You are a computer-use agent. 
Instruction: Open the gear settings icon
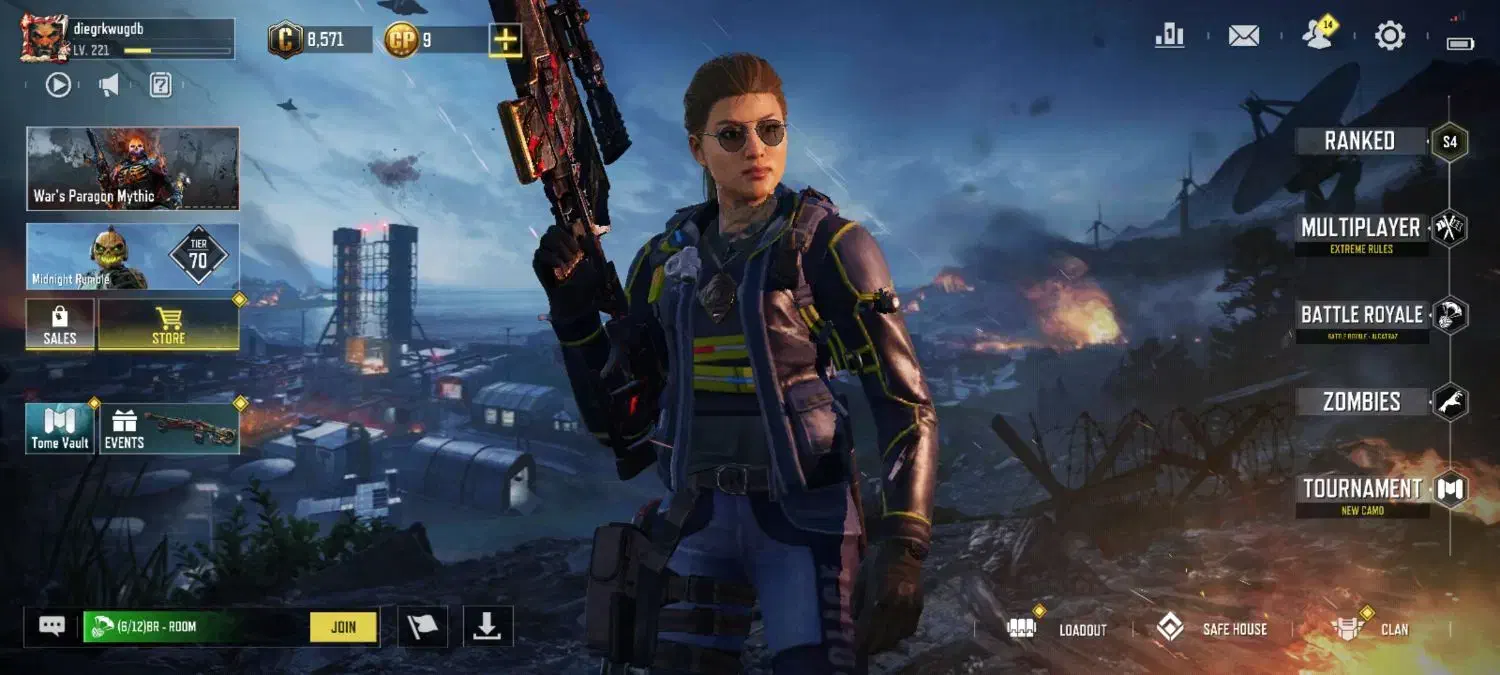(x=1390, y=36)
